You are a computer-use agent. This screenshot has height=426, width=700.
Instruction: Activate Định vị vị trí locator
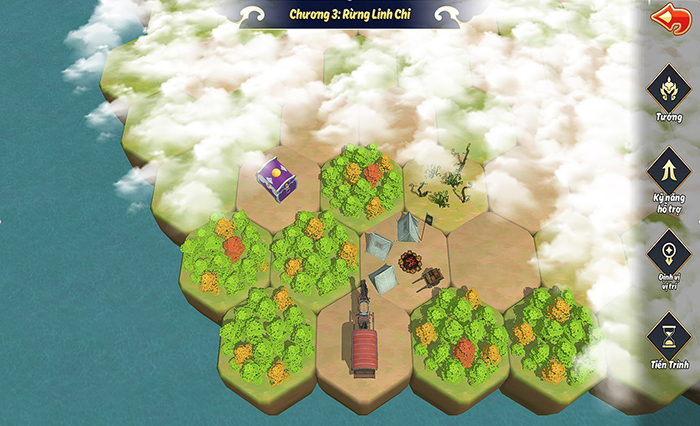[x=669, y=253]
